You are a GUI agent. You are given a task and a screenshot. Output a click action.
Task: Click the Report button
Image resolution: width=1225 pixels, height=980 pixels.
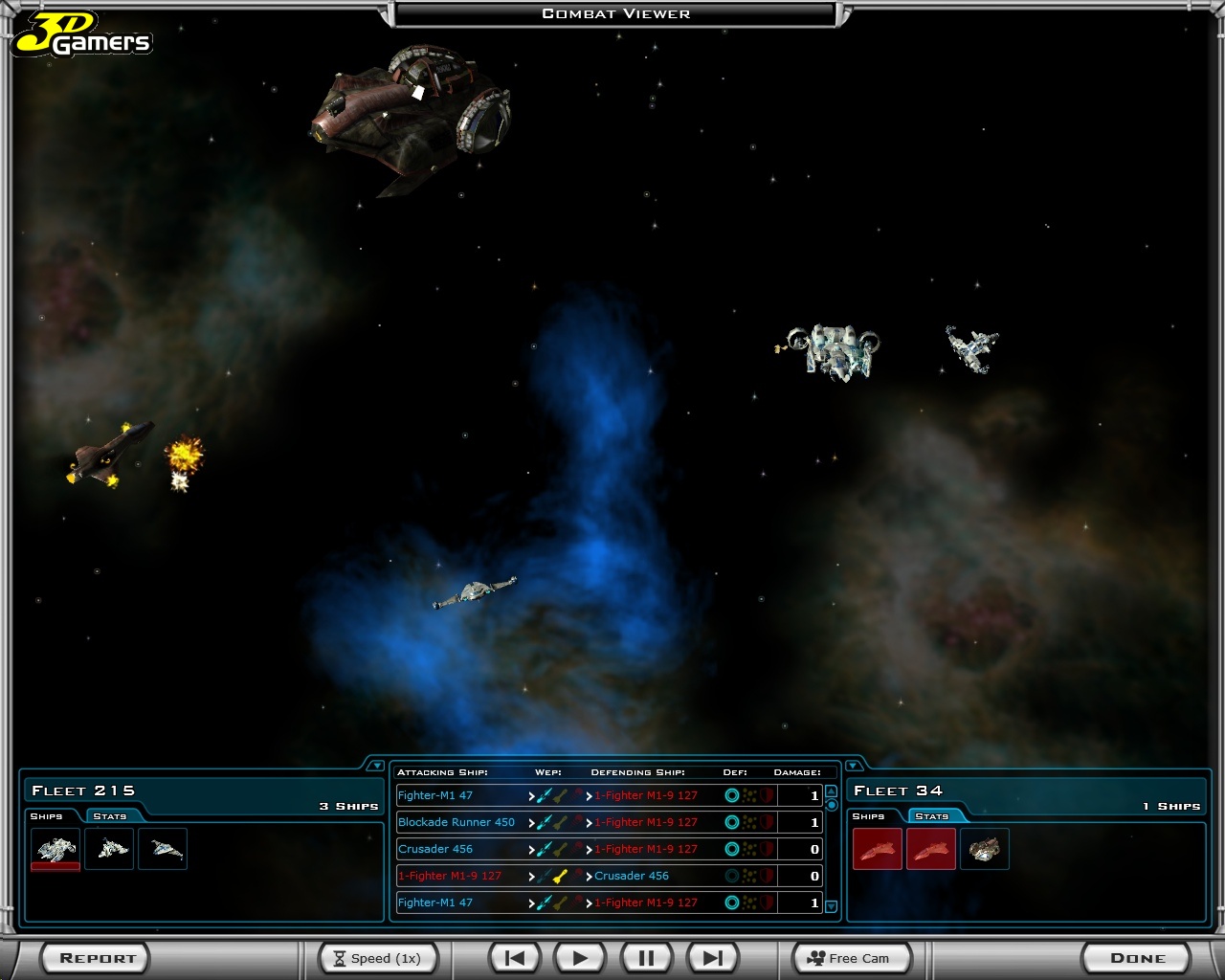[x=94, y=957]
